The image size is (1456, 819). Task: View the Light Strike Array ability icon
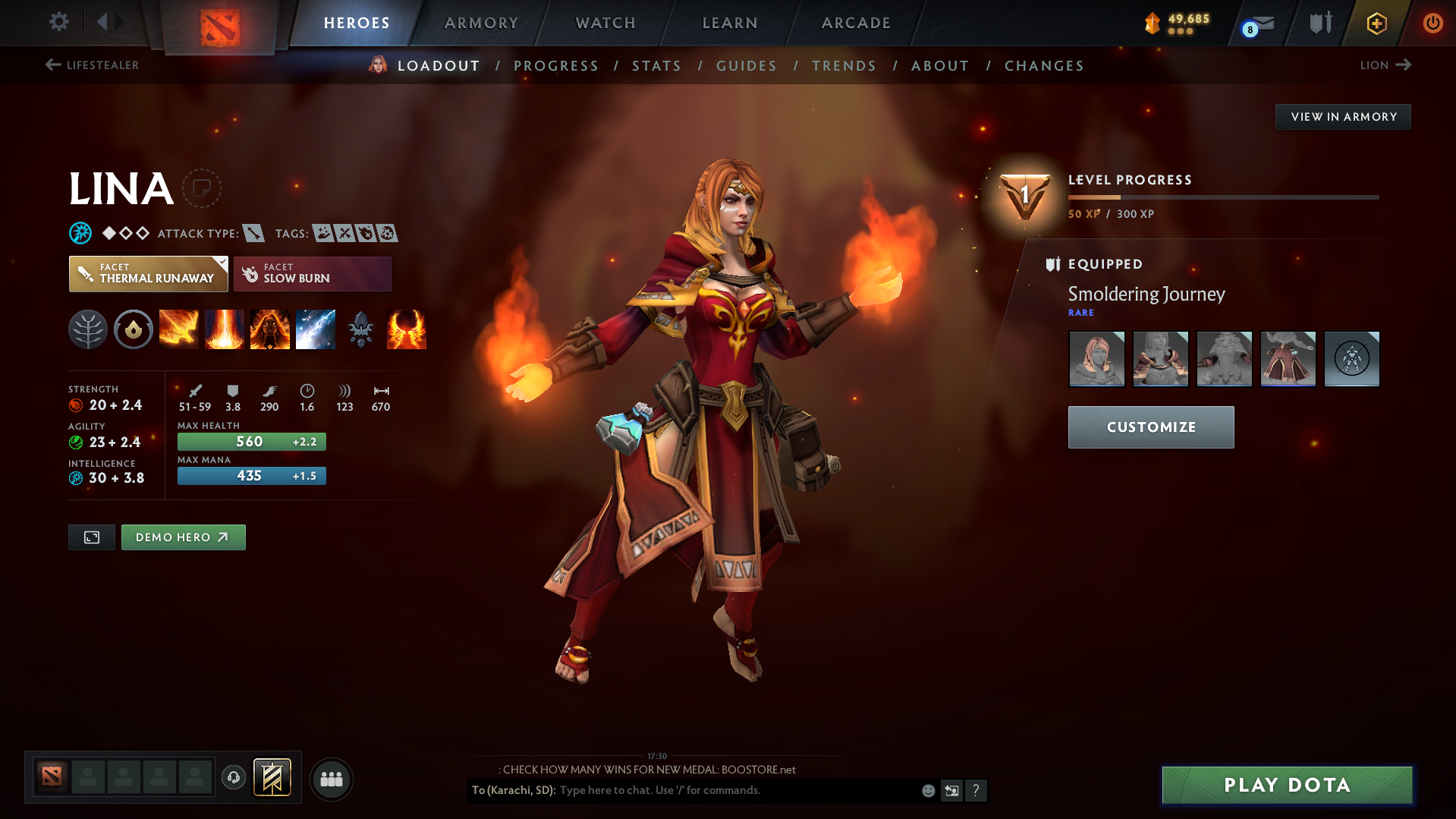click(225, 329)
